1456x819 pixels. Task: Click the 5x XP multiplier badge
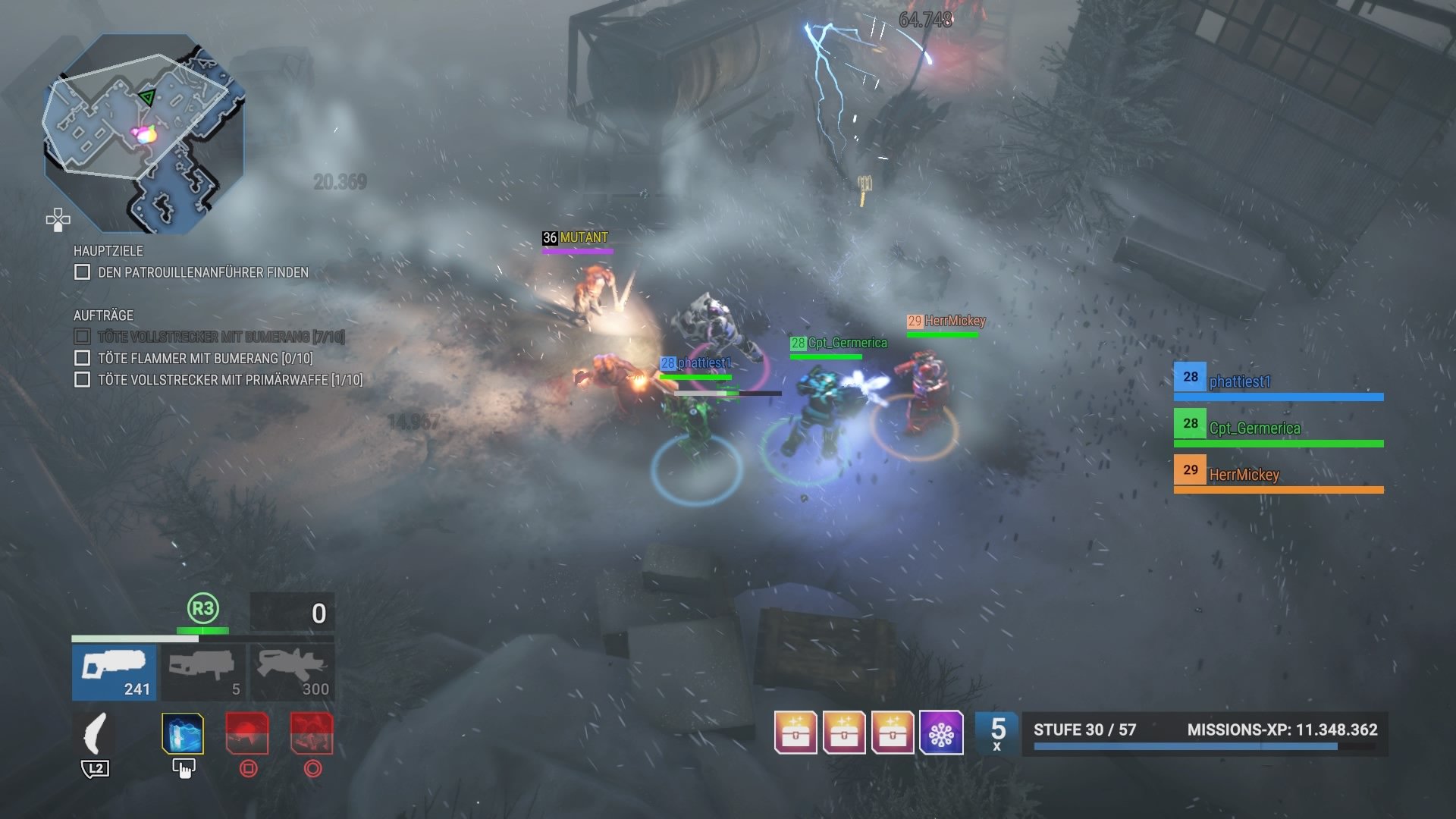pyautogui.click(x=997, y=733)
